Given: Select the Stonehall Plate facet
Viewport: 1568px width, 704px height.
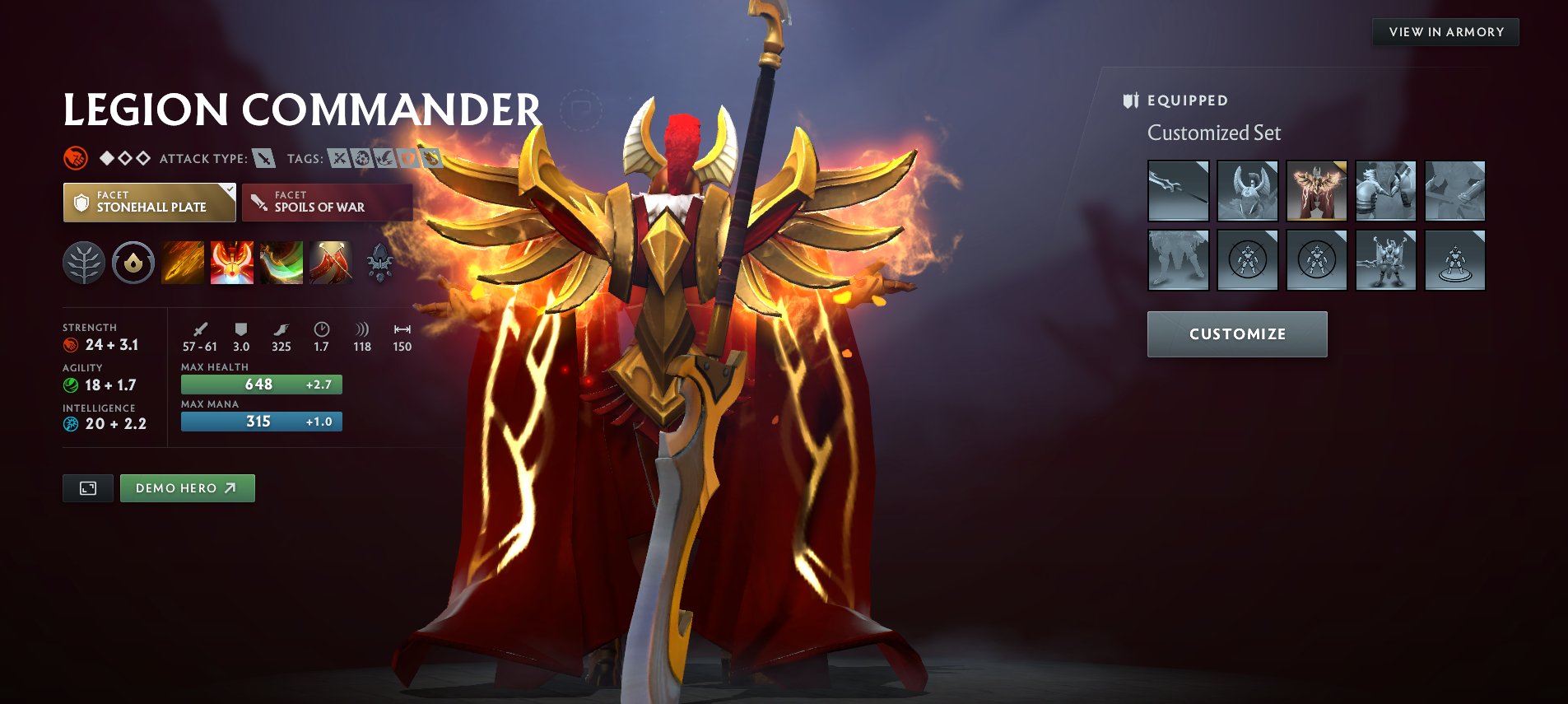Looking at the screenshot, I should (x=149, y=203).
